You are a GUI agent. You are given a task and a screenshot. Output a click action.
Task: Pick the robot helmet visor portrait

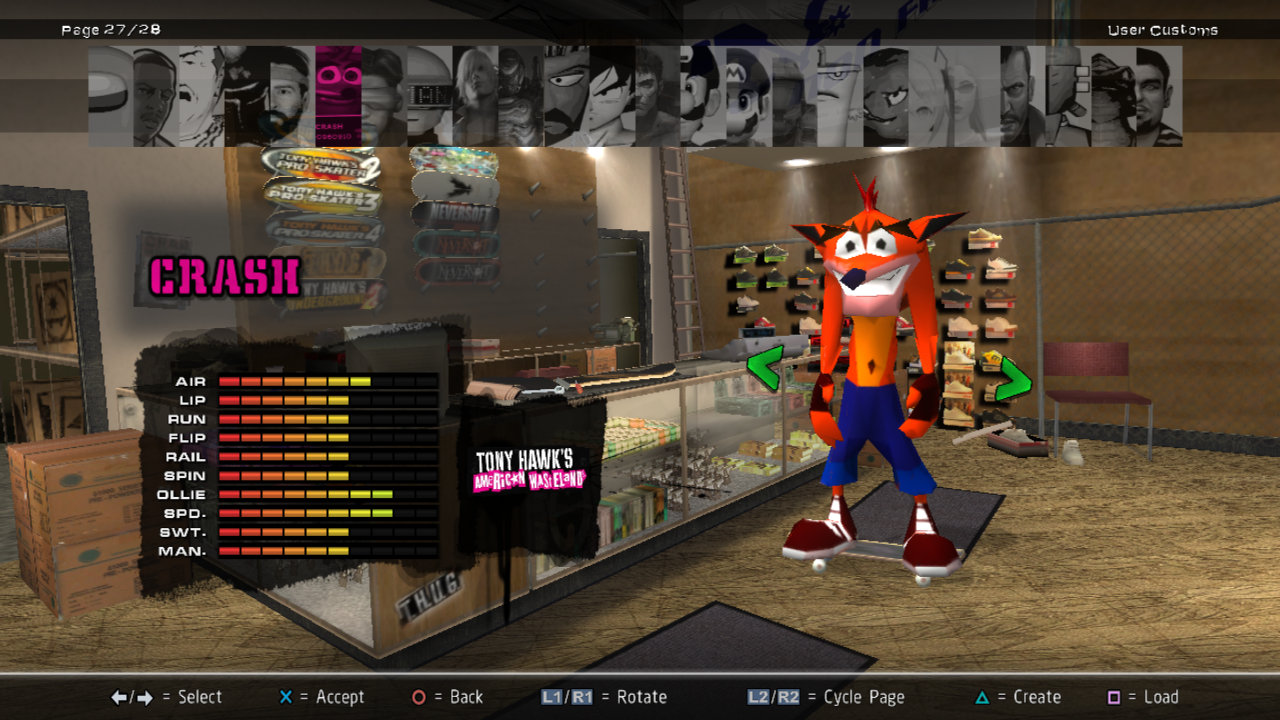[x=429, y=96]
